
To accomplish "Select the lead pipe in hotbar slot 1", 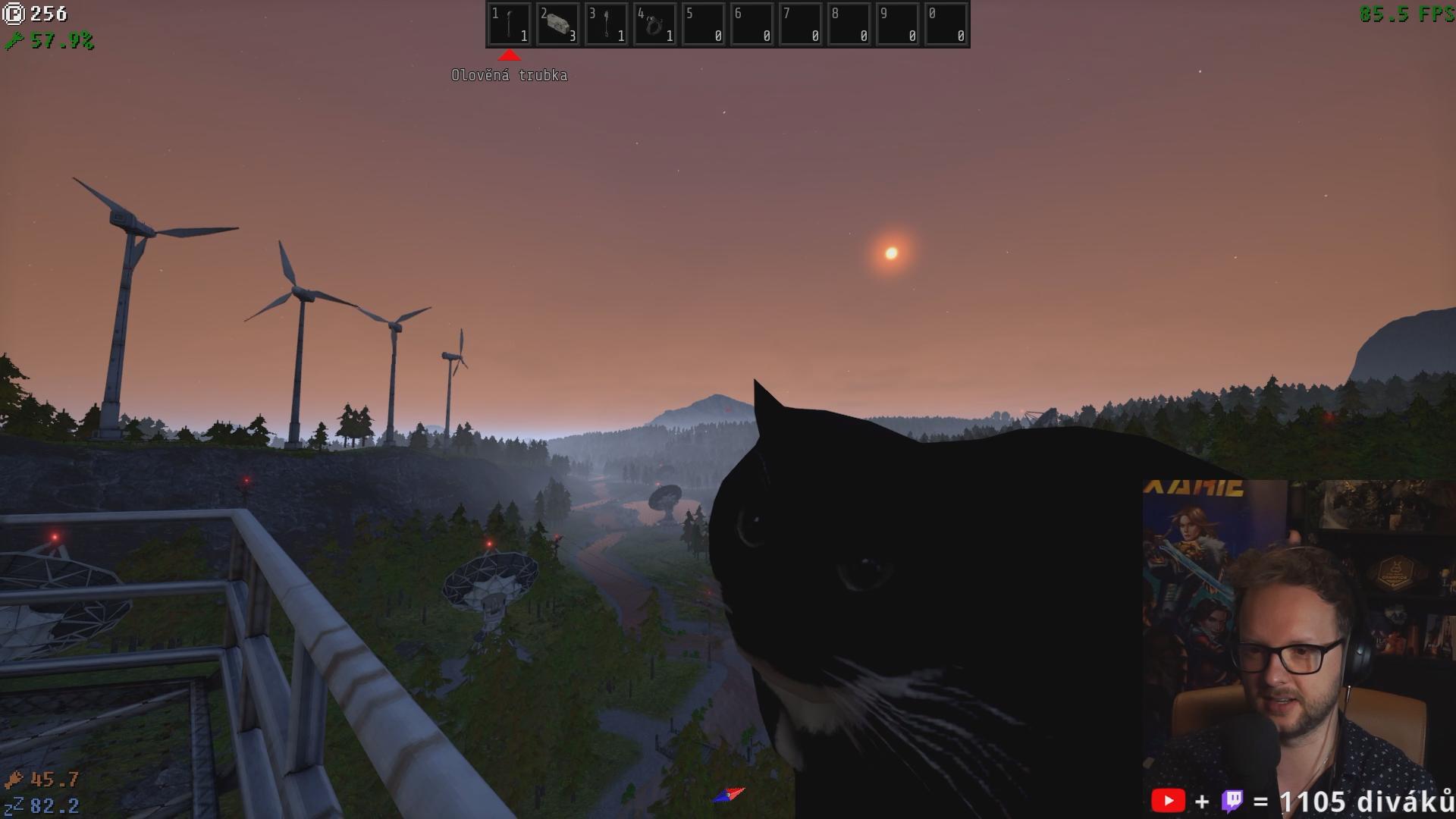I will (x=510, y=24).
